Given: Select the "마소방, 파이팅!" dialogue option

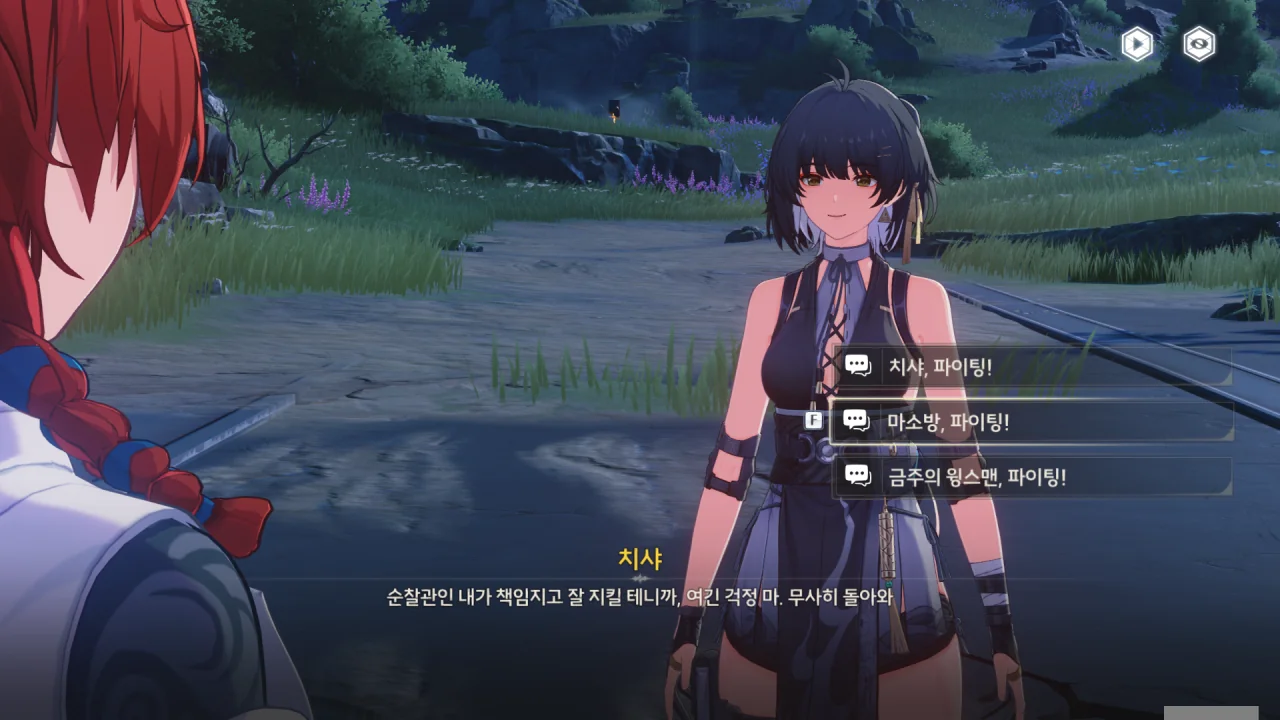Looking at the screenshot, I should tap(1030, 422).
